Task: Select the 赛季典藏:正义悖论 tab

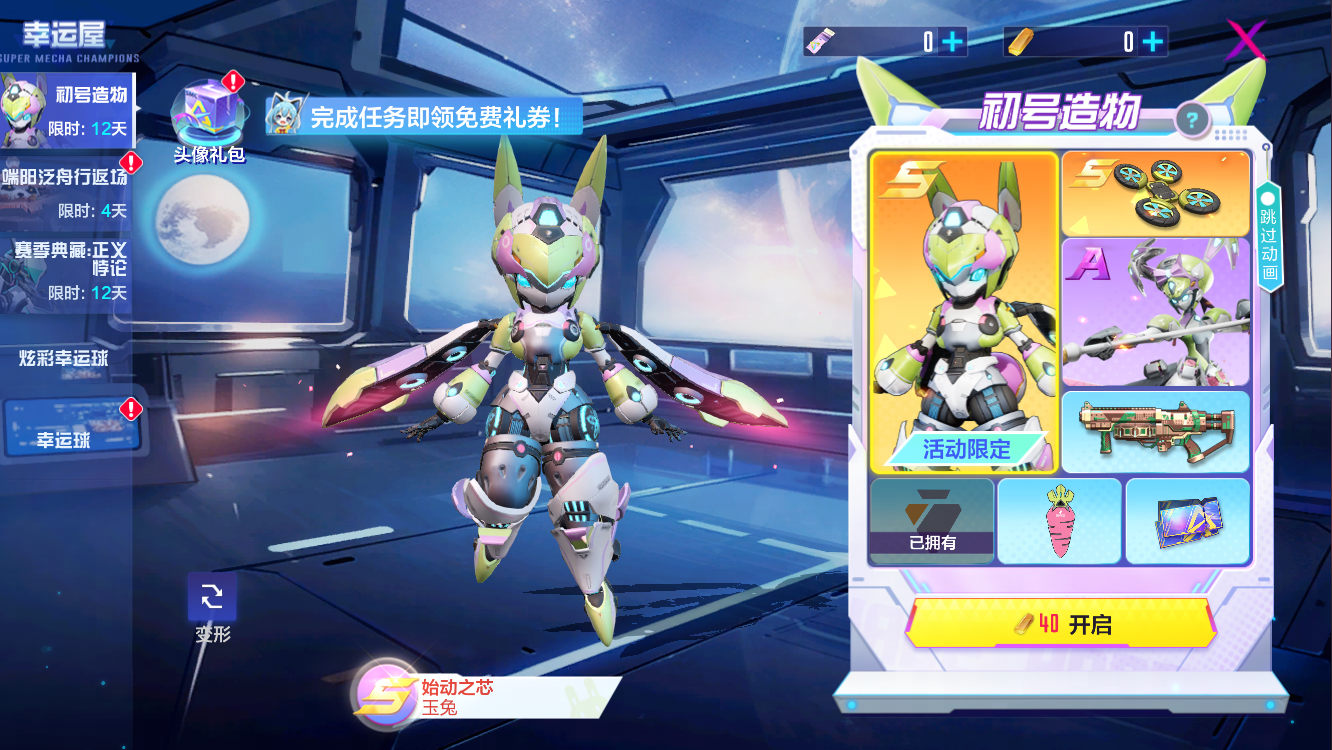Action: click(67, 270)
